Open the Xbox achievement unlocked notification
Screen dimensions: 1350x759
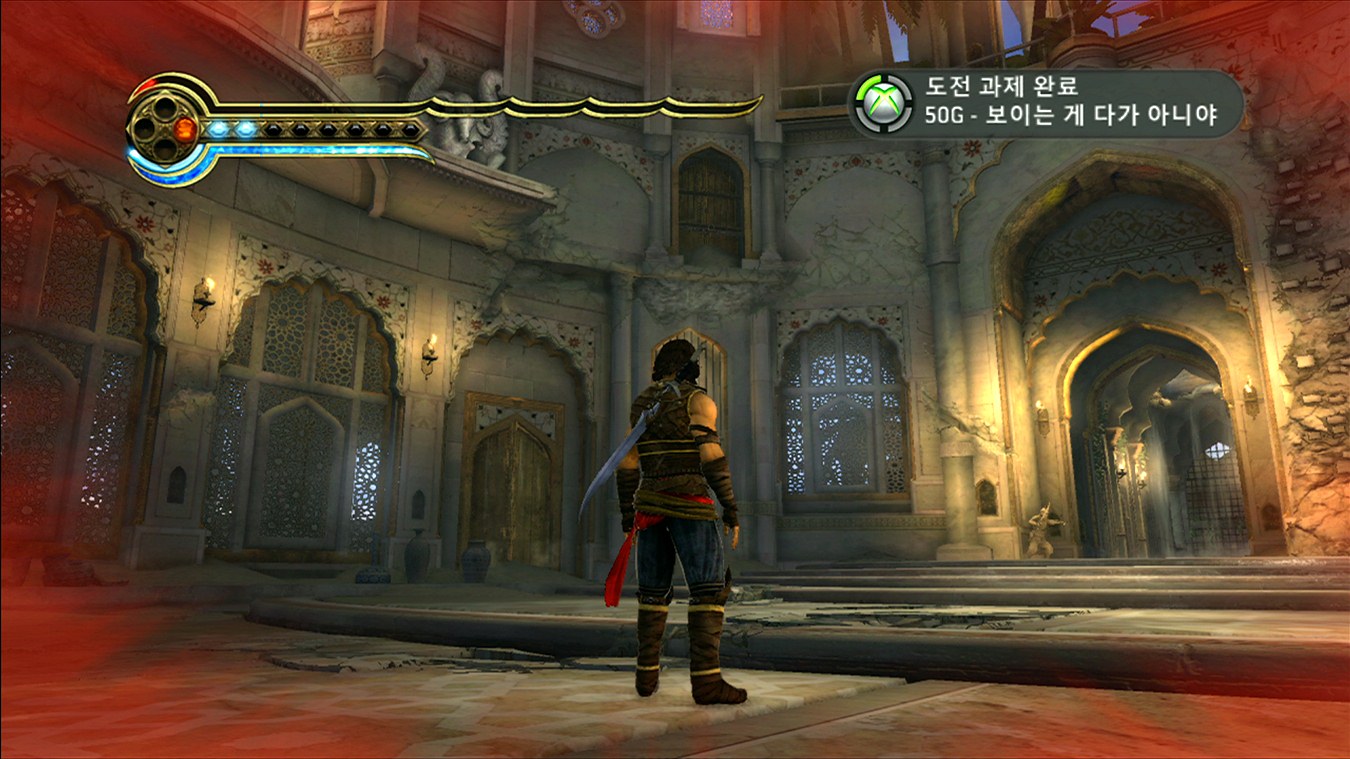1046,102
